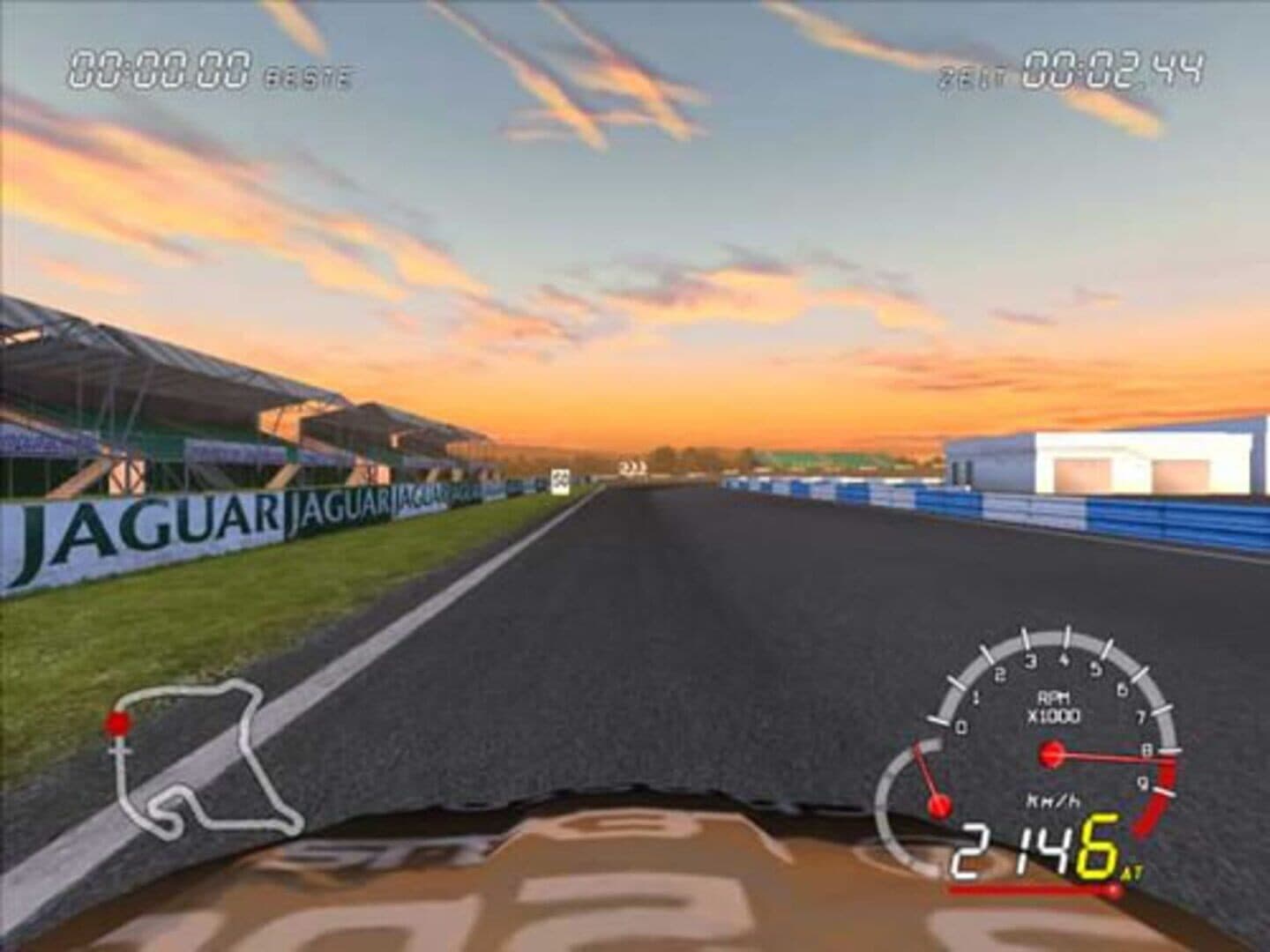Select the red player marker on minimap
Viewport: 1270px width, 952px height.
pos(116,725)
